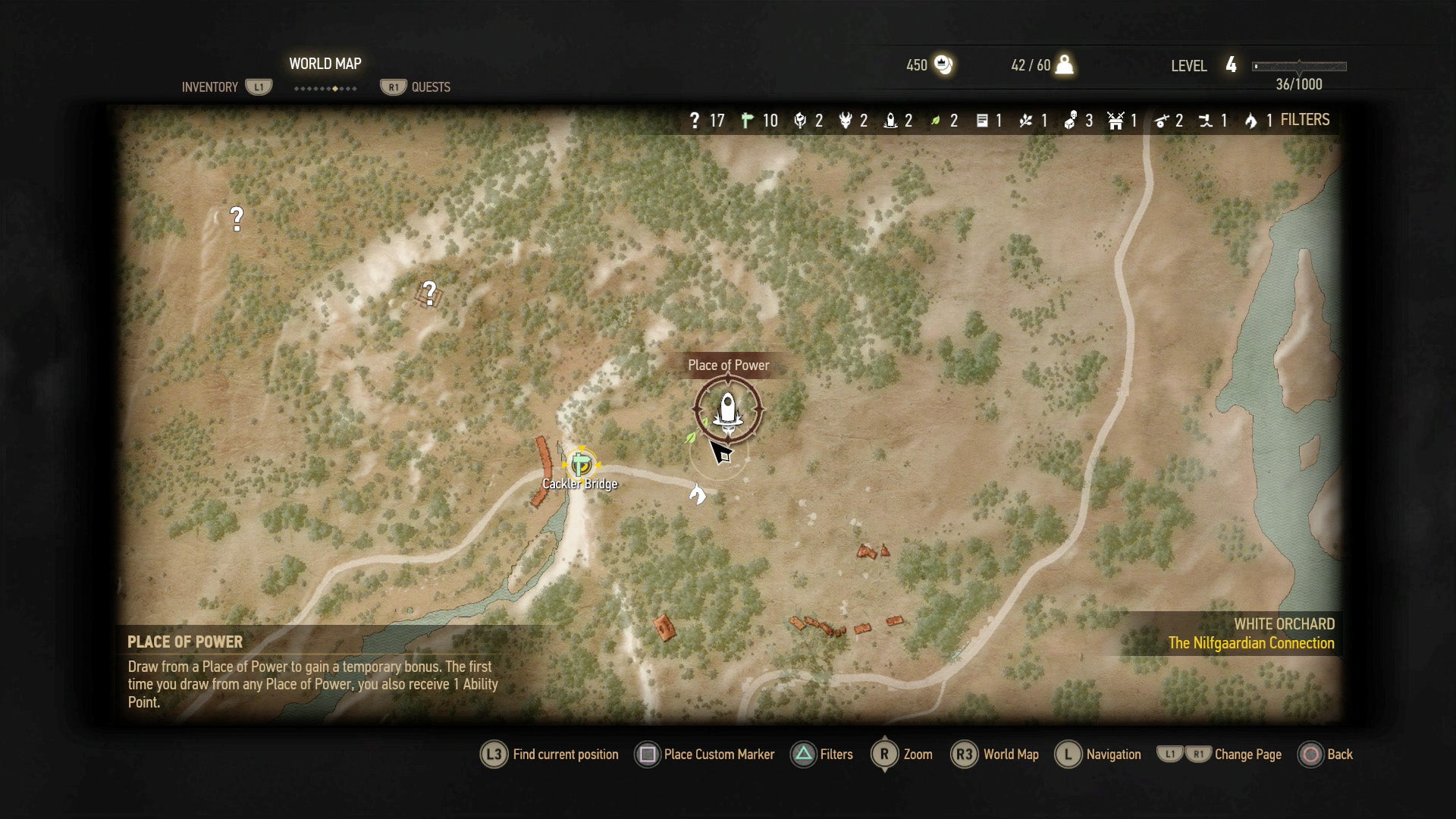This screenshot has width=1456, height=819.
Task: Select the signpost fast travel filter icon
Action: (748, 120)
